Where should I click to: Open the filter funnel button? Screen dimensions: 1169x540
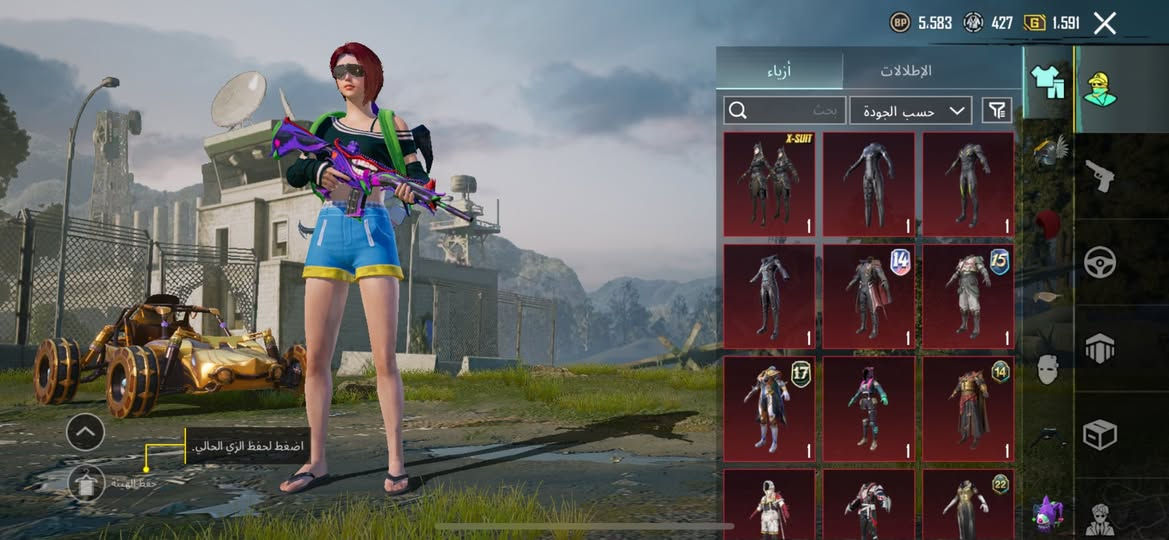point(997,110)
